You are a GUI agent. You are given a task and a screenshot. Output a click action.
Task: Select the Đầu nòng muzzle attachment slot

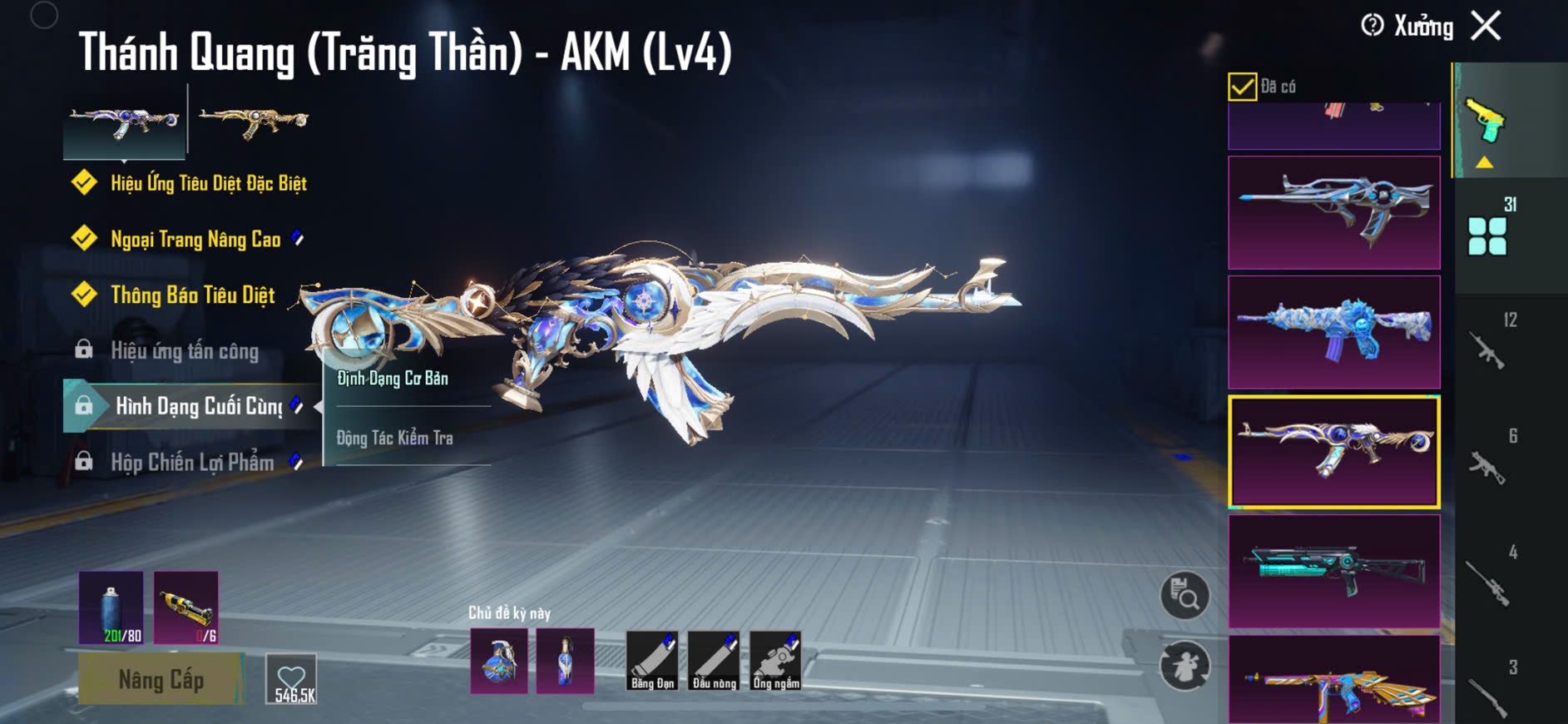[714, 661]
